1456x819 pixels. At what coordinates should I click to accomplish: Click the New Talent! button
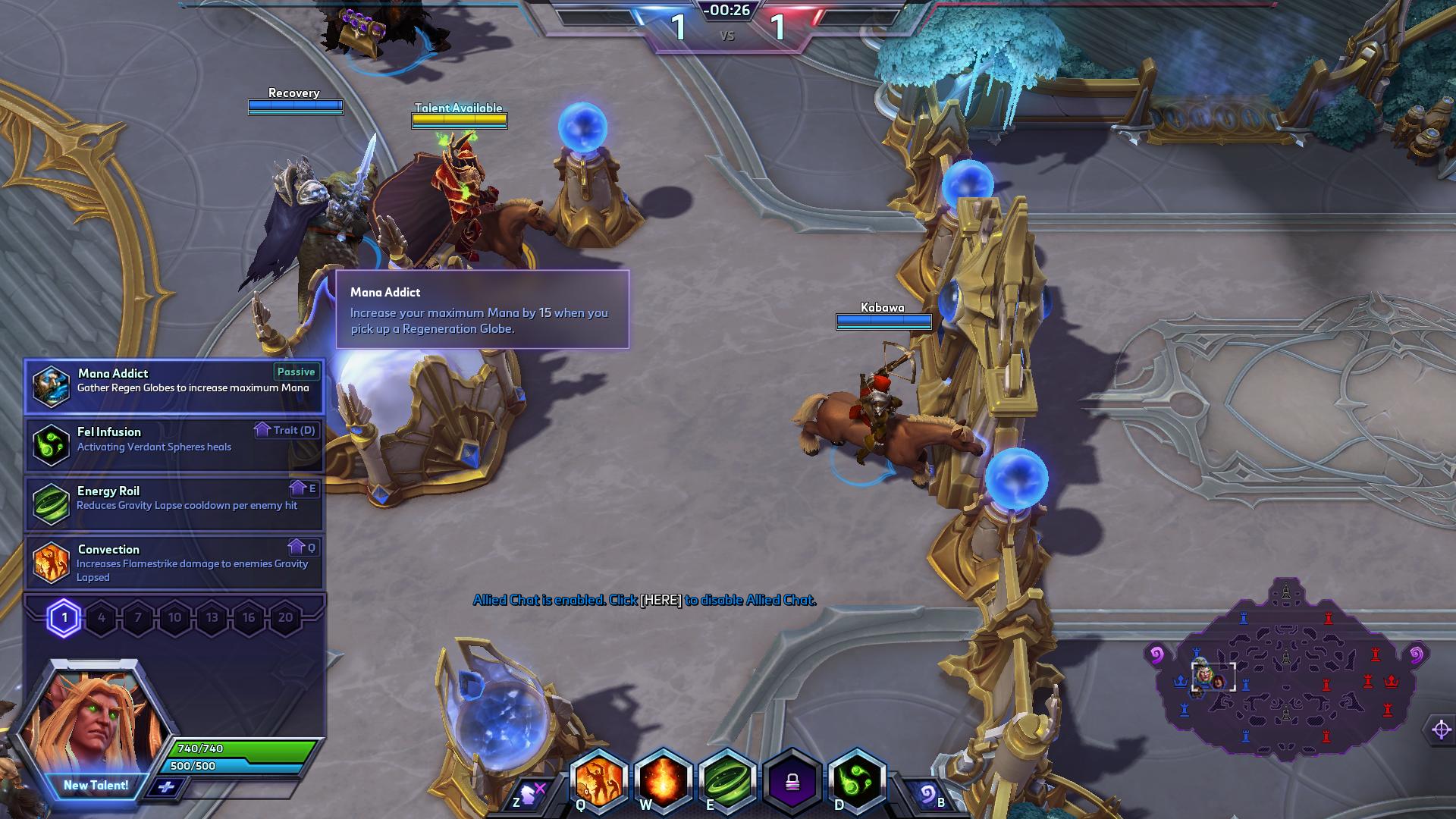pyautogui.click(x=96, y=786)
